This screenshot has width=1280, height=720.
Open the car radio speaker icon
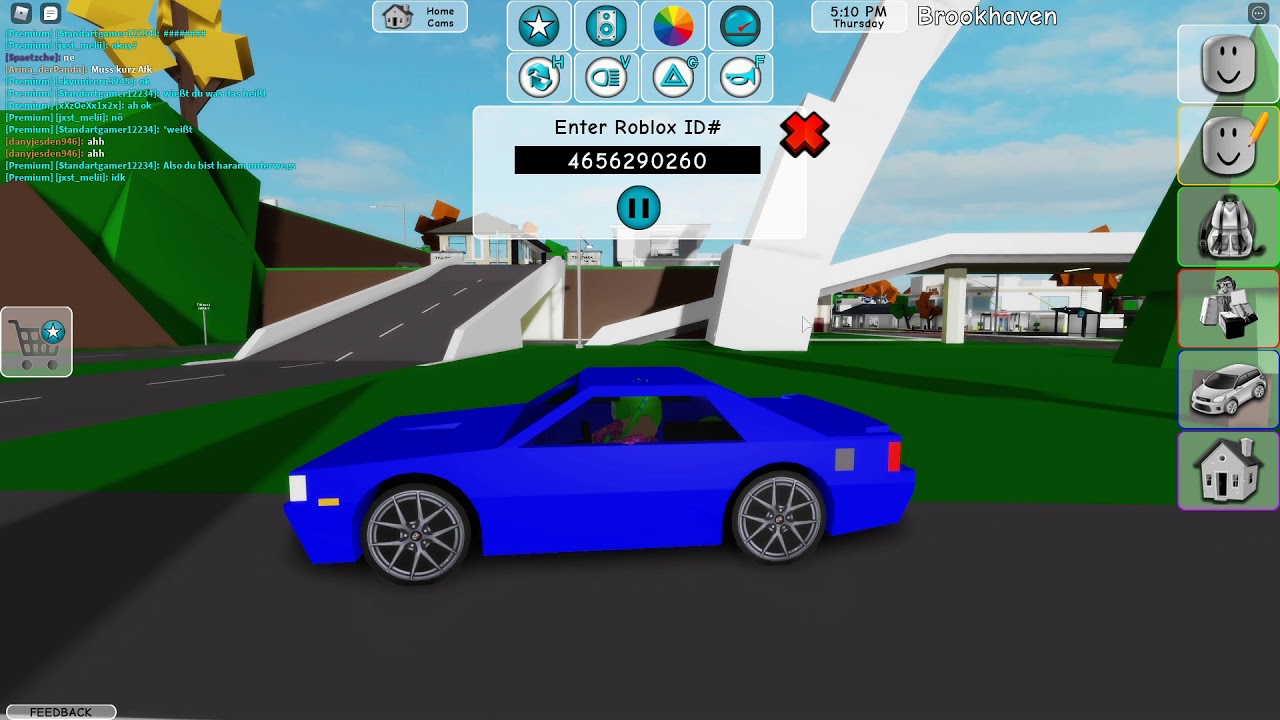point(606,27)
